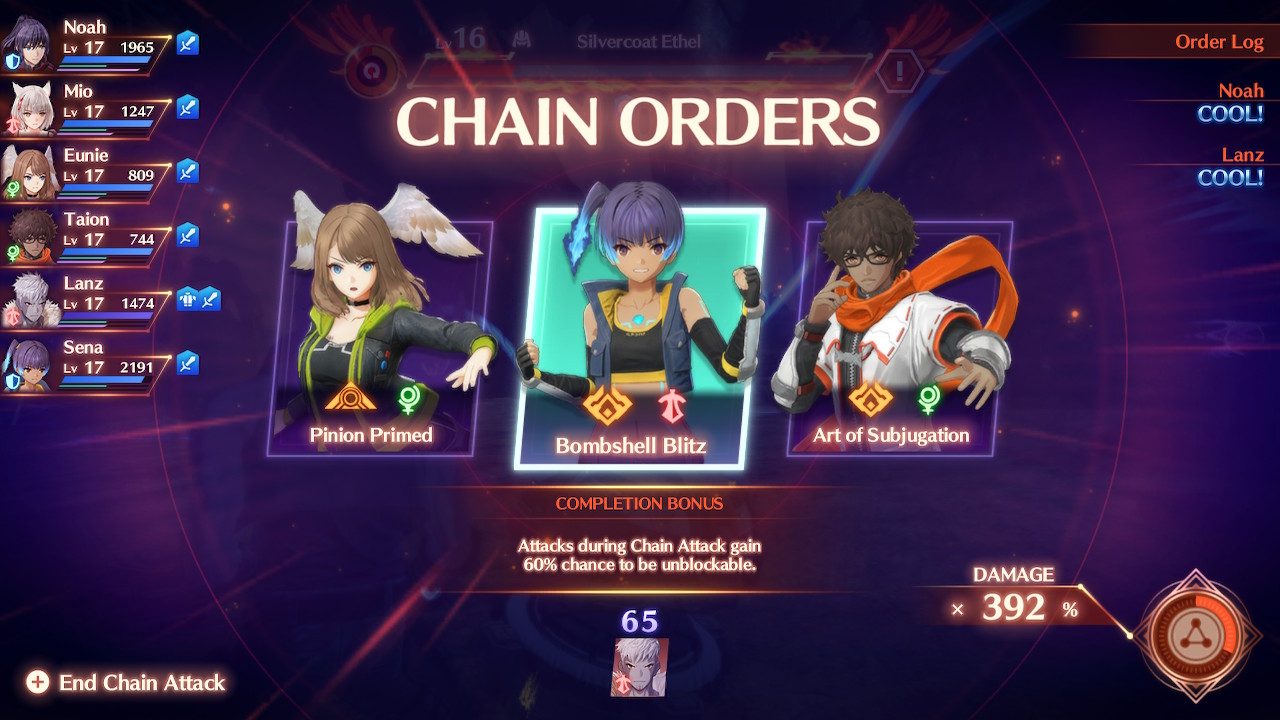
Task: Select Taion in the party list
Action: click(x=85, y=238)
